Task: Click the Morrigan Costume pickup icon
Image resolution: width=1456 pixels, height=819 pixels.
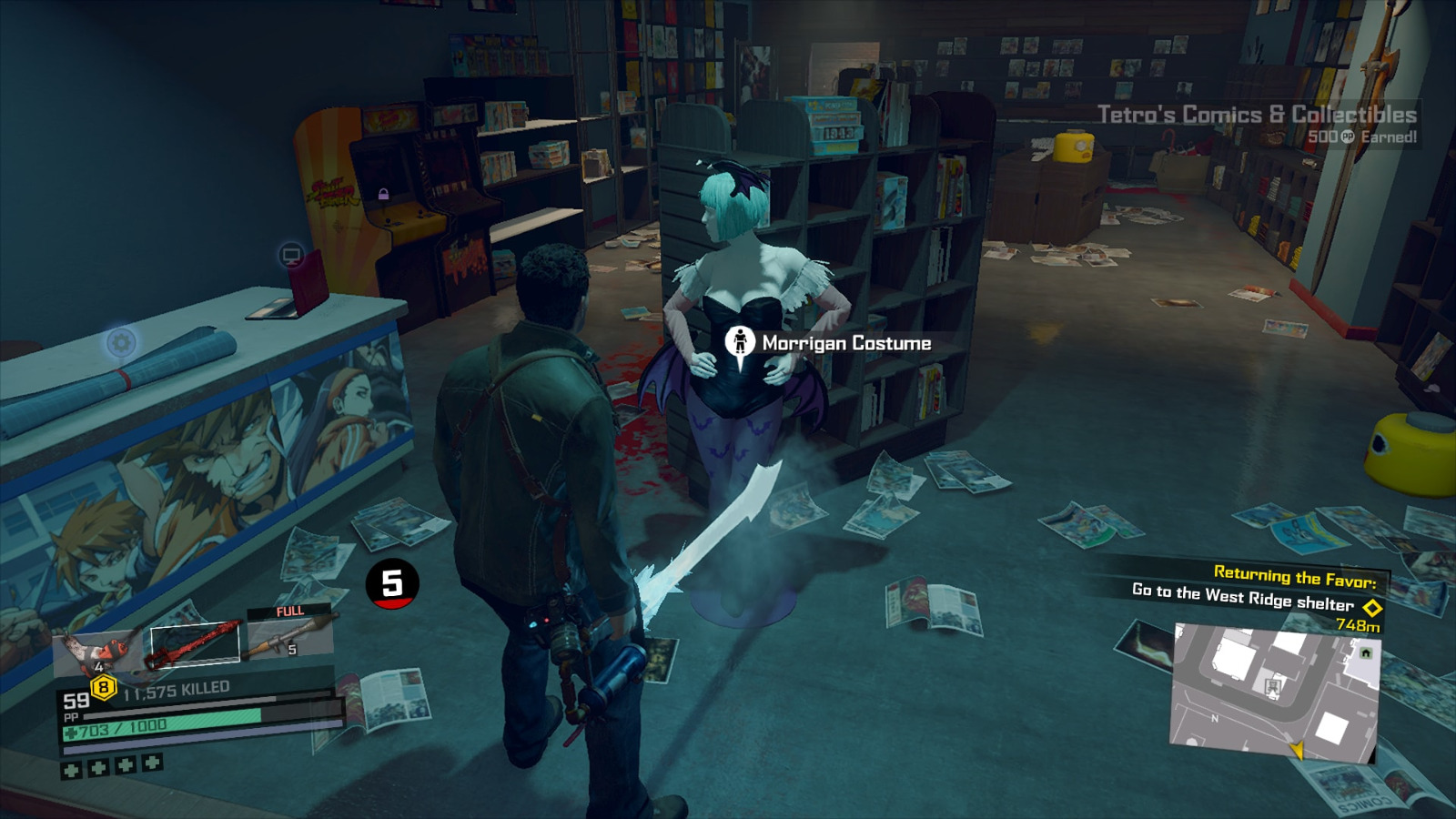Action: coord(741,340)
